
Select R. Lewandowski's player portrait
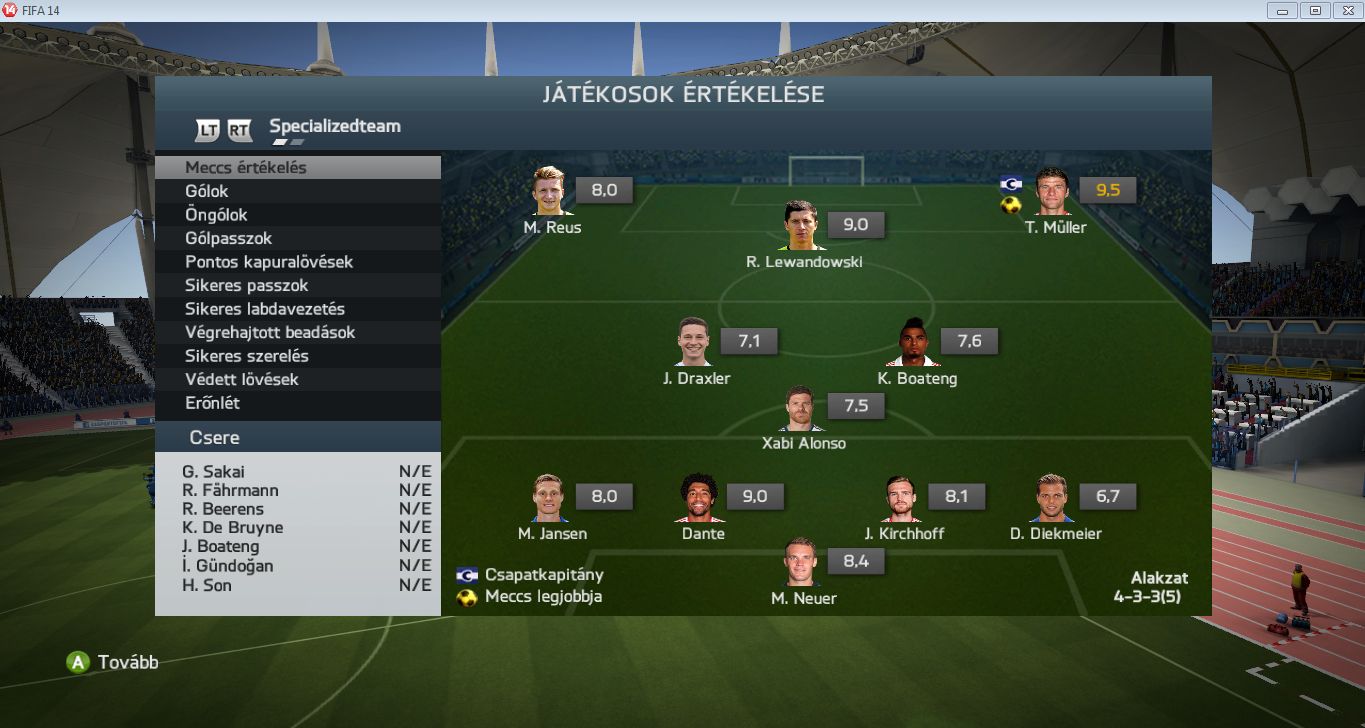point(804,227)
